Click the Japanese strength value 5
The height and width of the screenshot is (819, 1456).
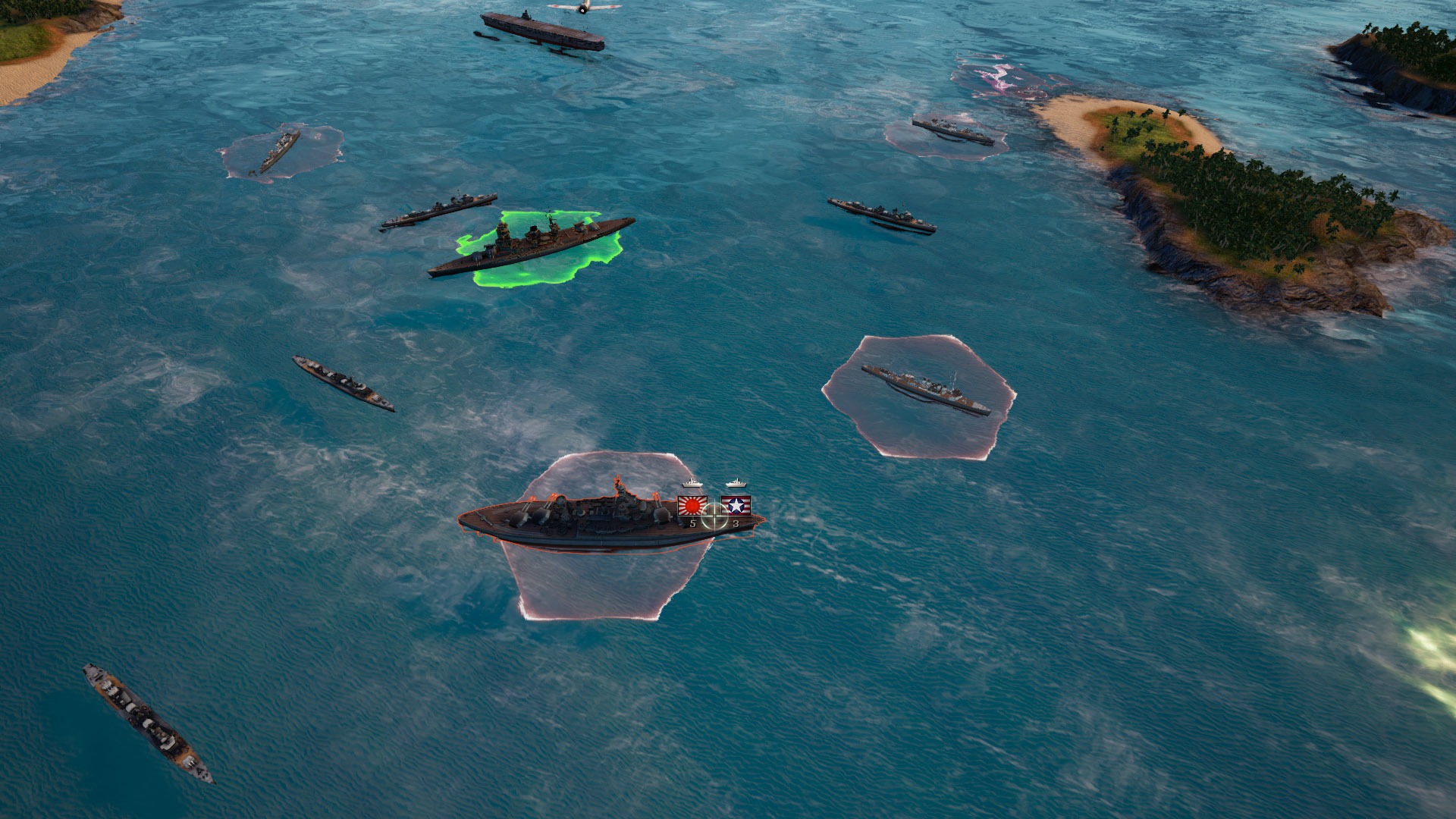point(692,523)
